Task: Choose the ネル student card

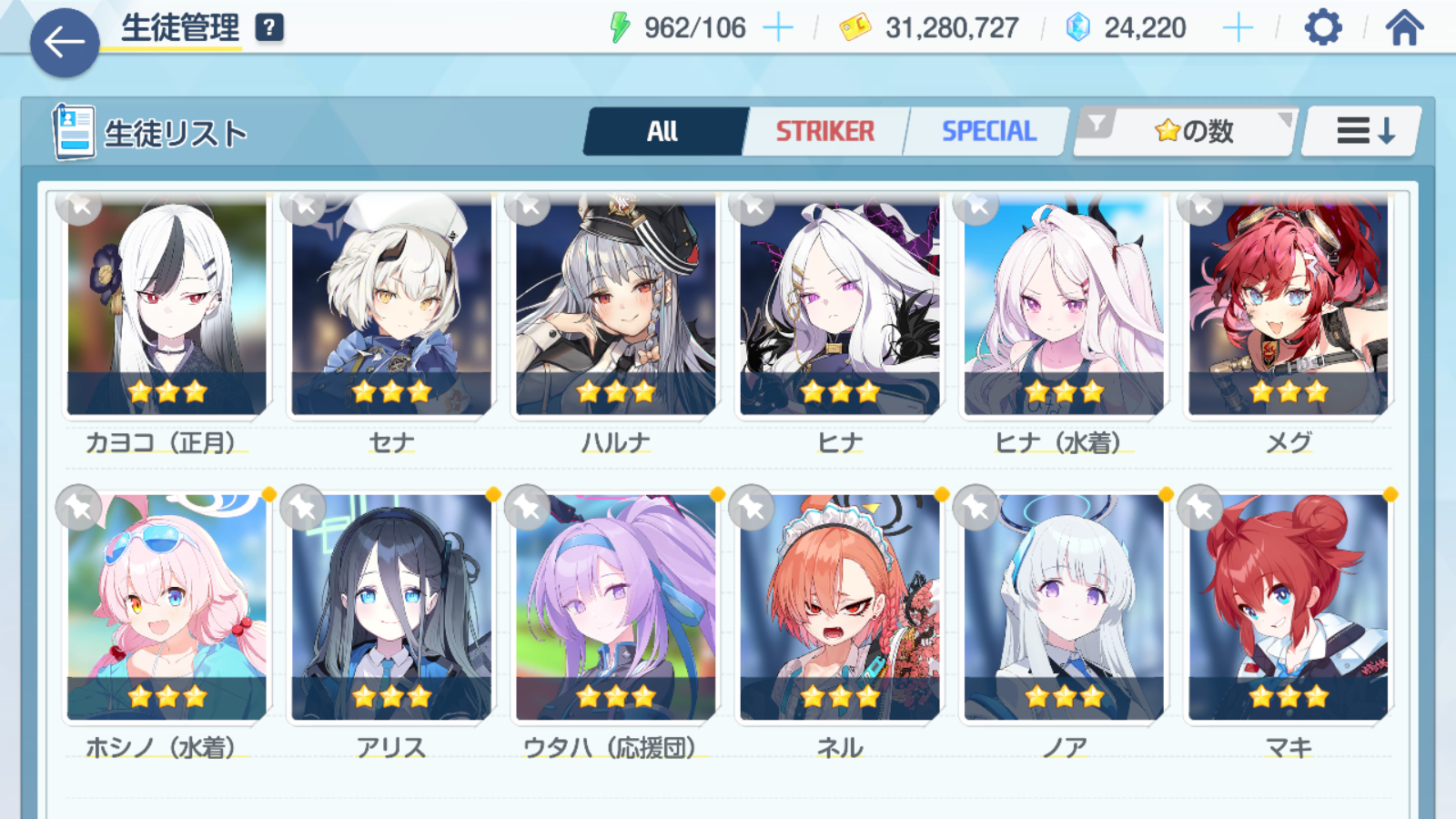Action: coord(840,607)
